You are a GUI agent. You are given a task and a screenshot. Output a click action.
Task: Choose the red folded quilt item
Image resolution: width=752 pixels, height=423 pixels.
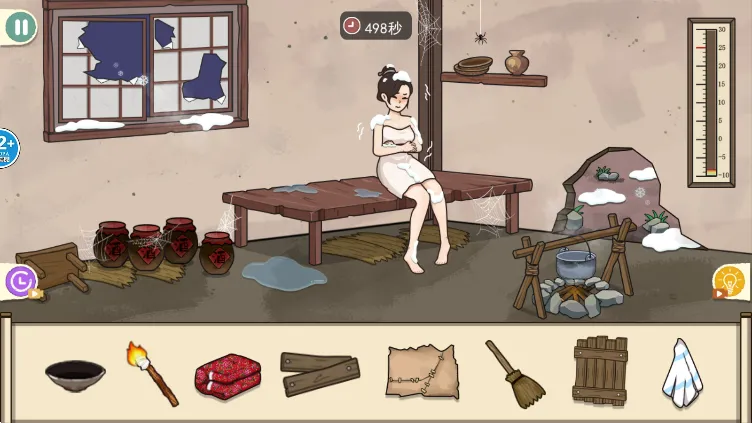pyautogui.click(x=227, y=374)
